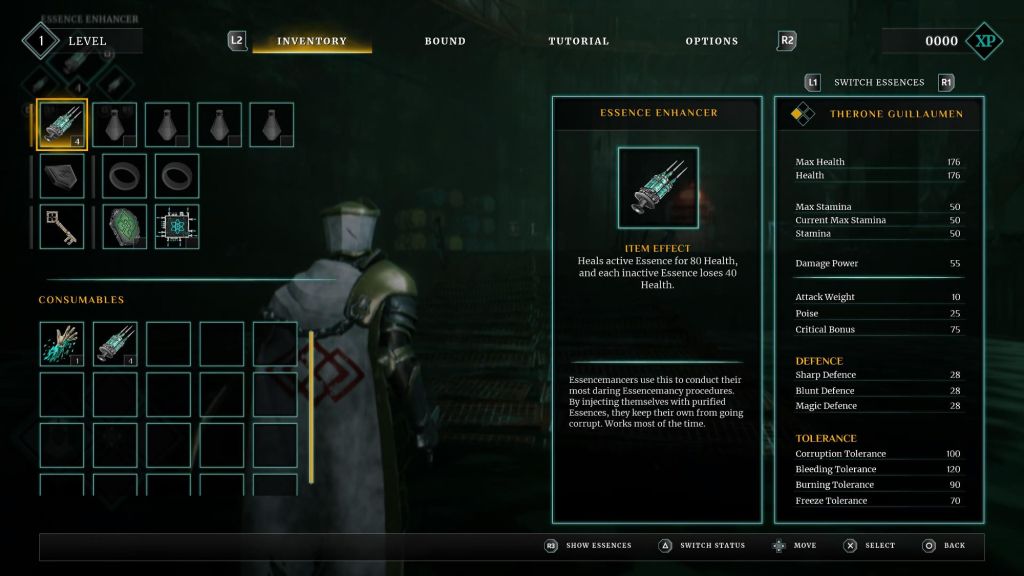Select the green engraved tablet item
This screenshot has height=576, width=1024.
(x=124, y=227)
